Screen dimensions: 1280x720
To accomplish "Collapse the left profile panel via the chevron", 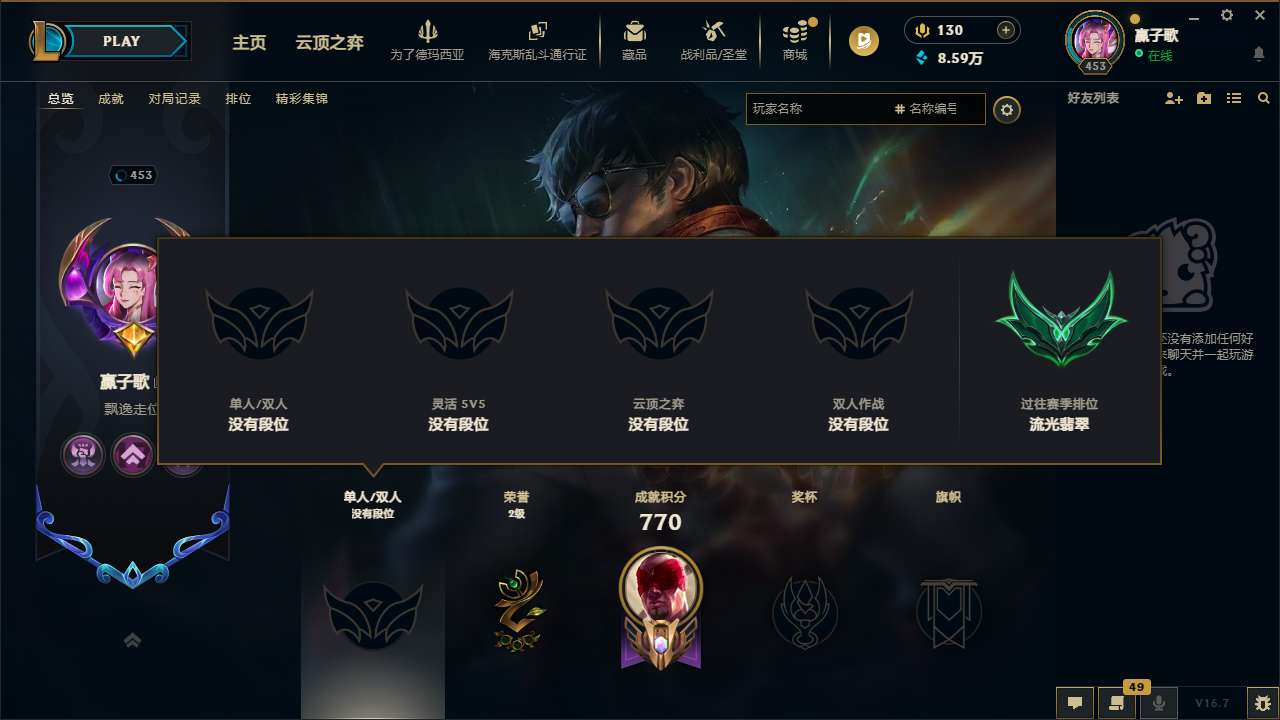I will pos(132,640).
